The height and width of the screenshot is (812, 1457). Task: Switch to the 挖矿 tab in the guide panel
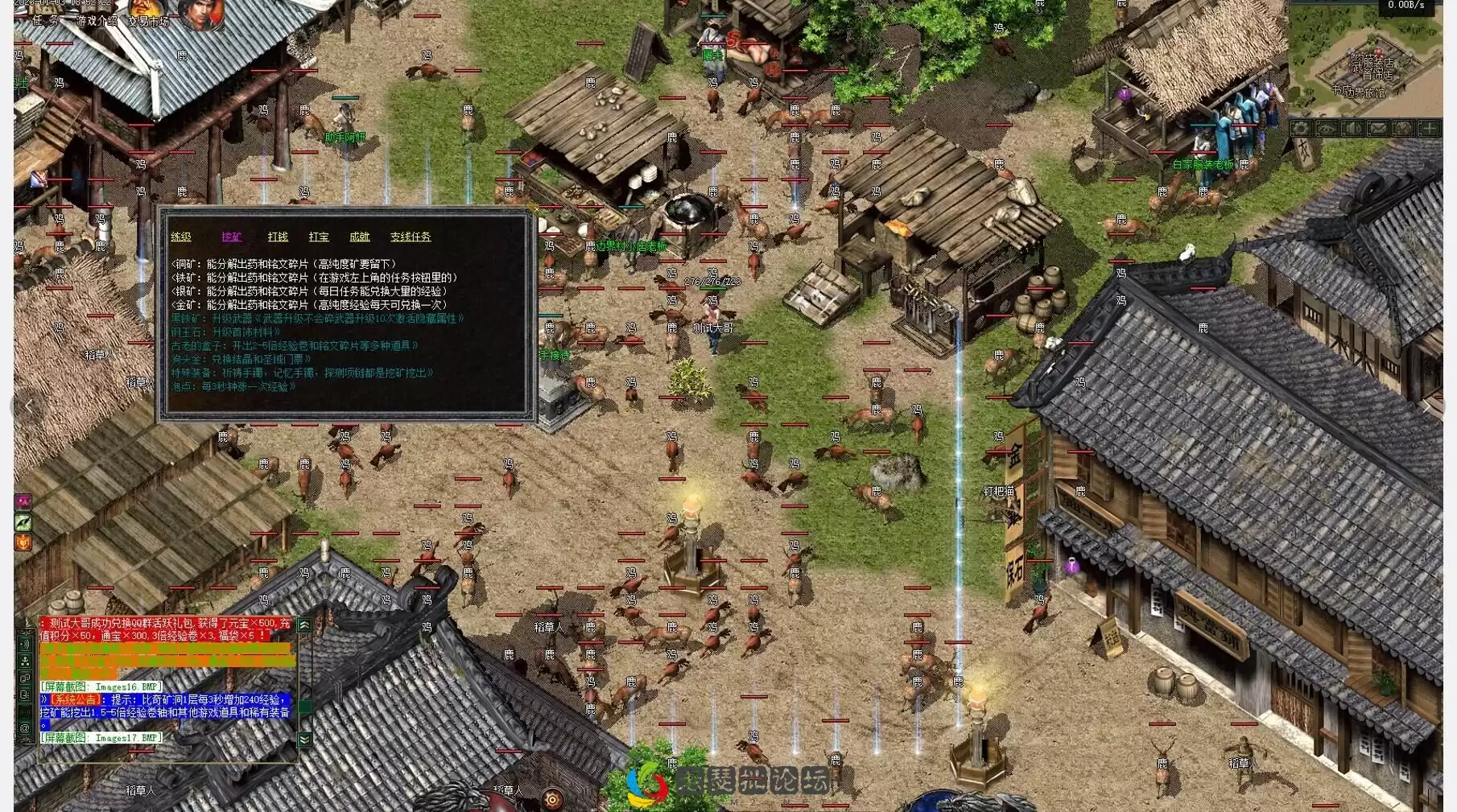(x=231, y=237)
